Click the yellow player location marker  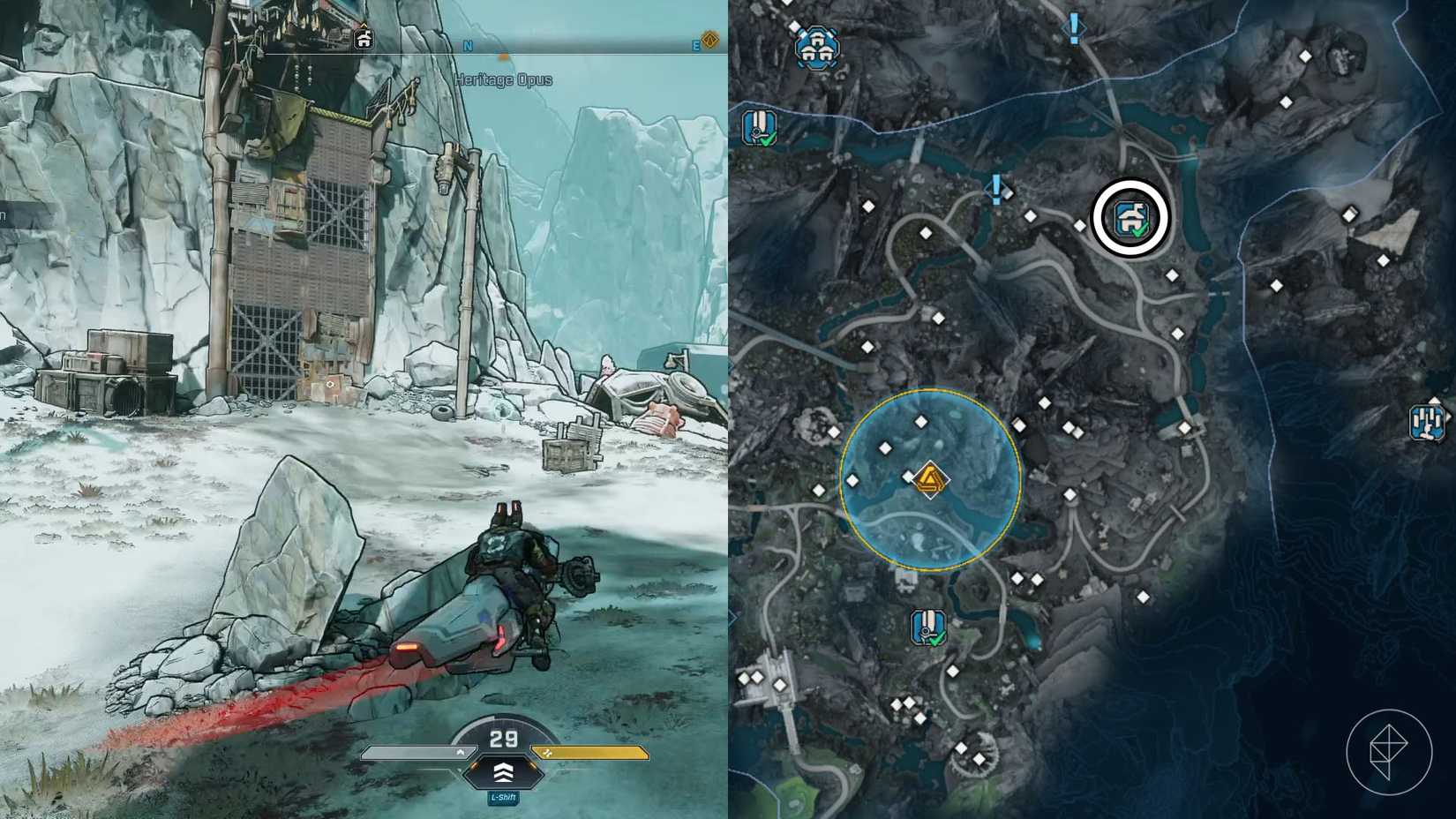coord(930,481)
